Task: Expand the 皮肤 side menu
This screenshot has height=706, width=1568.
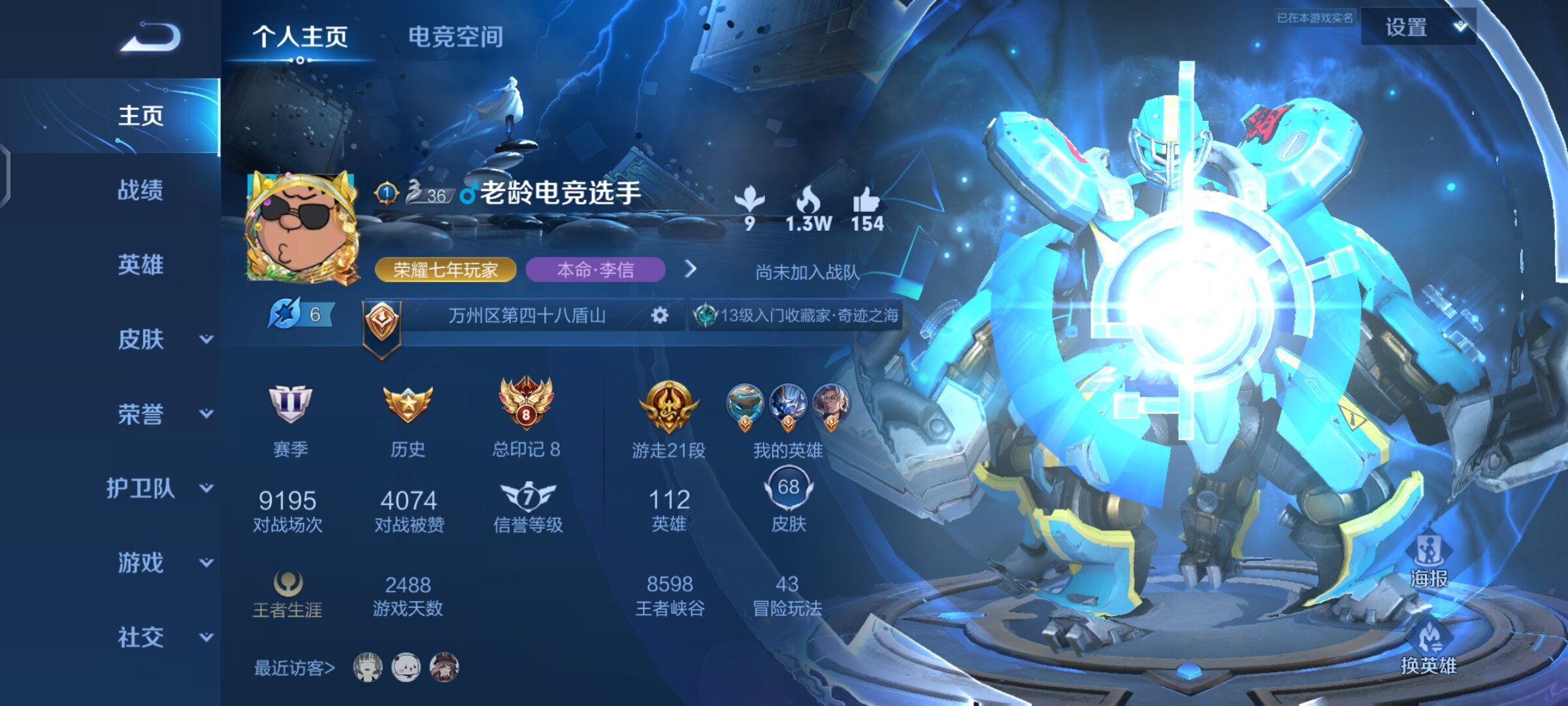Action: [x=163, y=339]
